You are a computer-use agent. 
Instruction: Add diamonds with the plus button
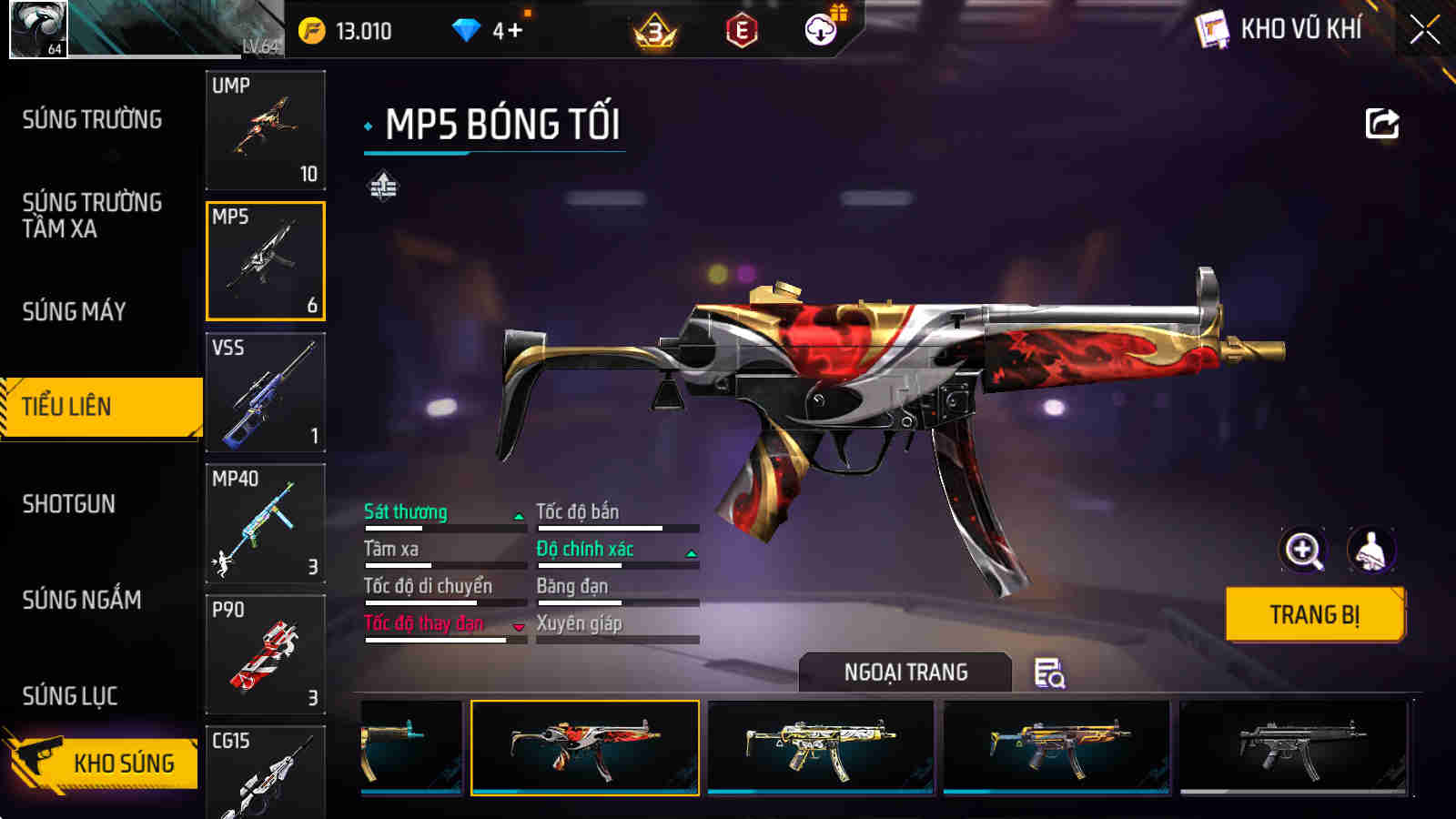515,31
